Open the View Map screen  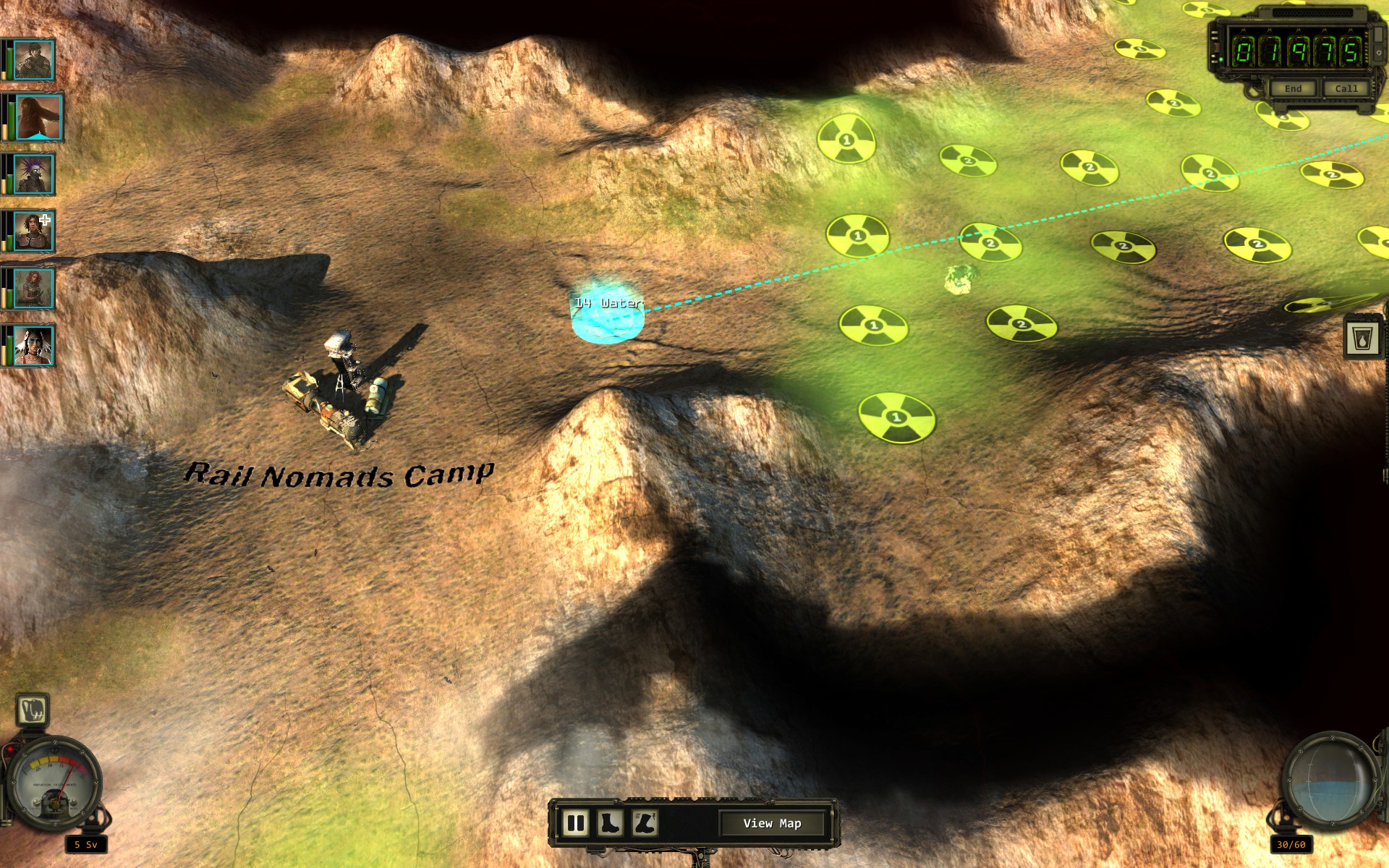coord(772,823)
